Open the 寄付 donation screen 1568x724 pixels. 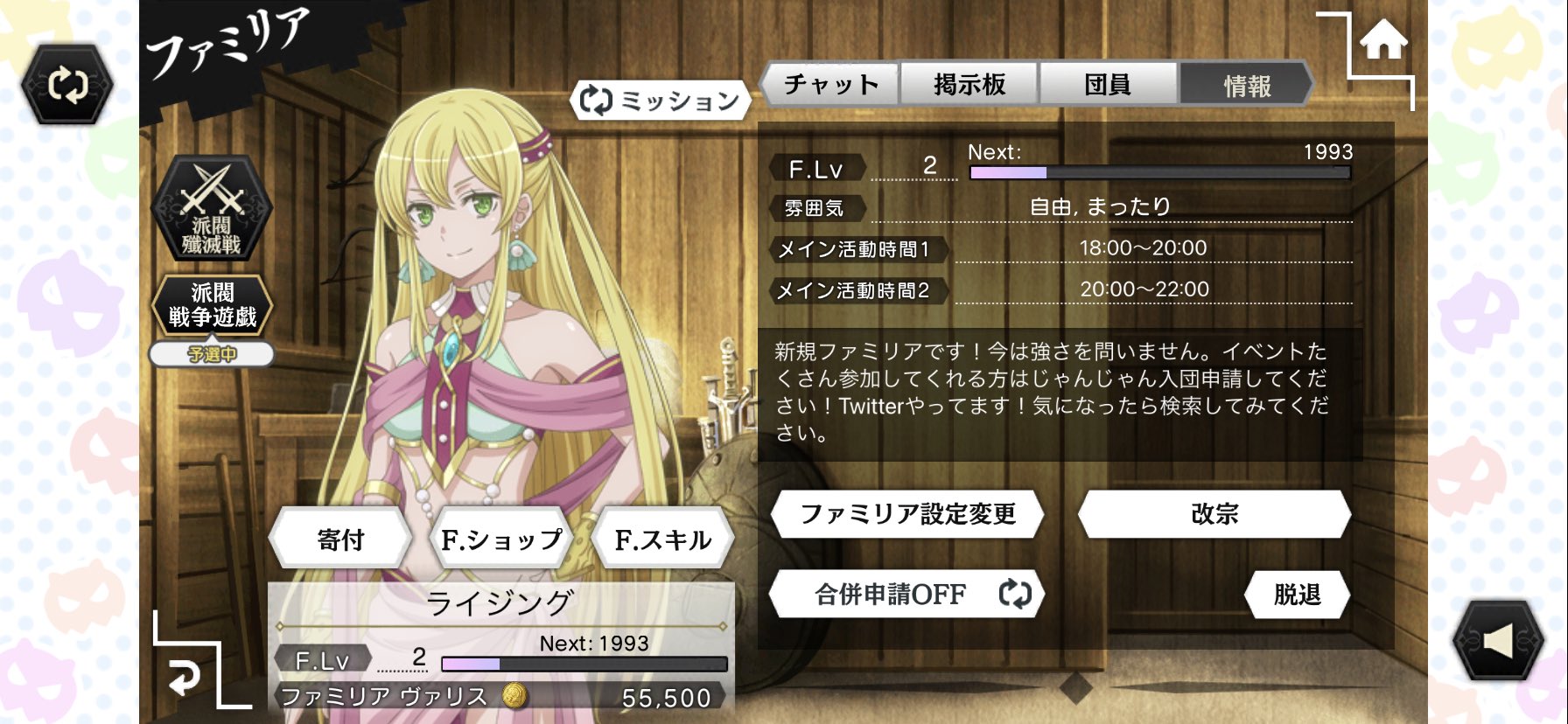339,540
